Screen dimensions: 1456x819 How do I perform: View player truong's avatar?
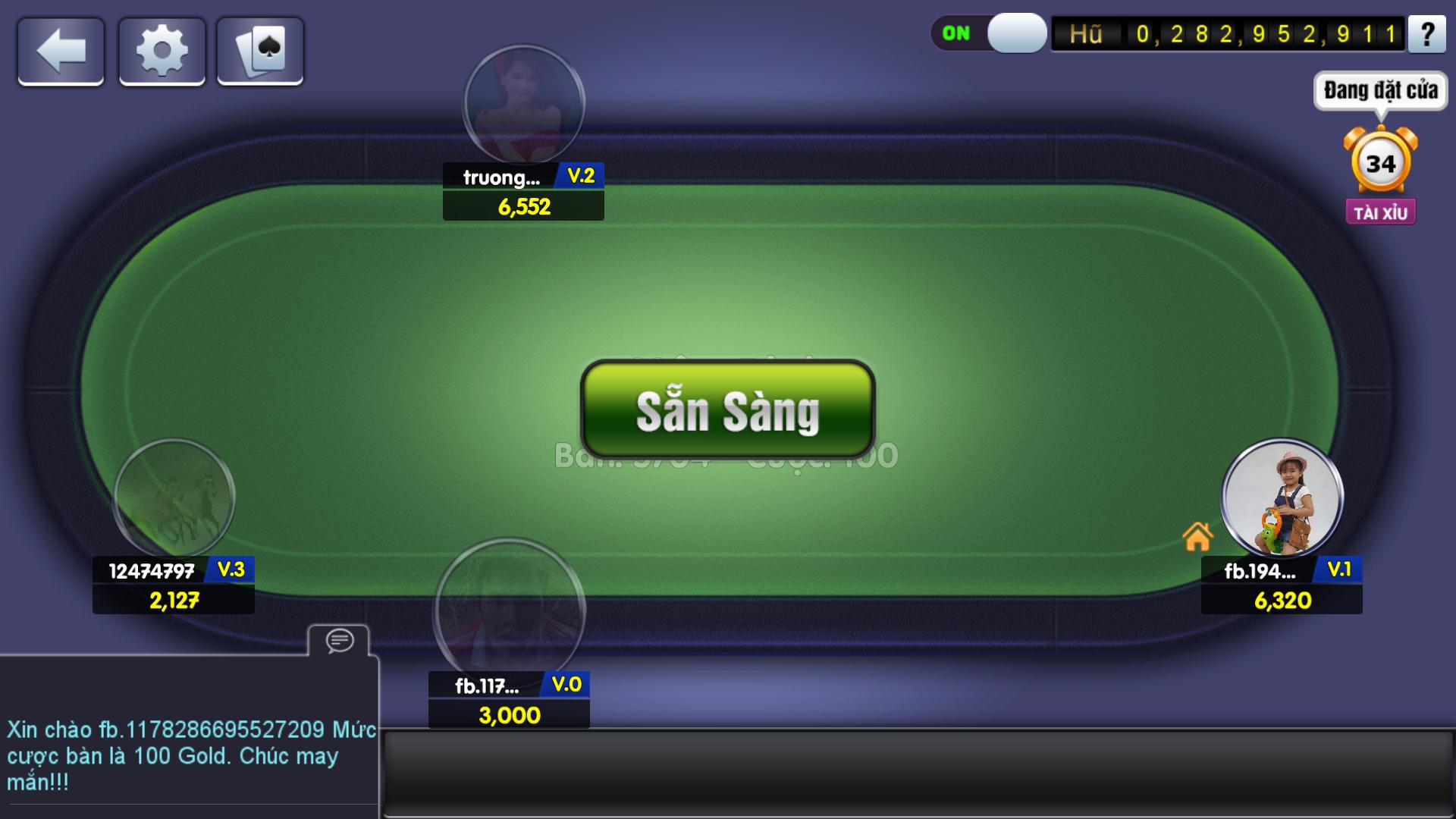(x=524, y=105)
